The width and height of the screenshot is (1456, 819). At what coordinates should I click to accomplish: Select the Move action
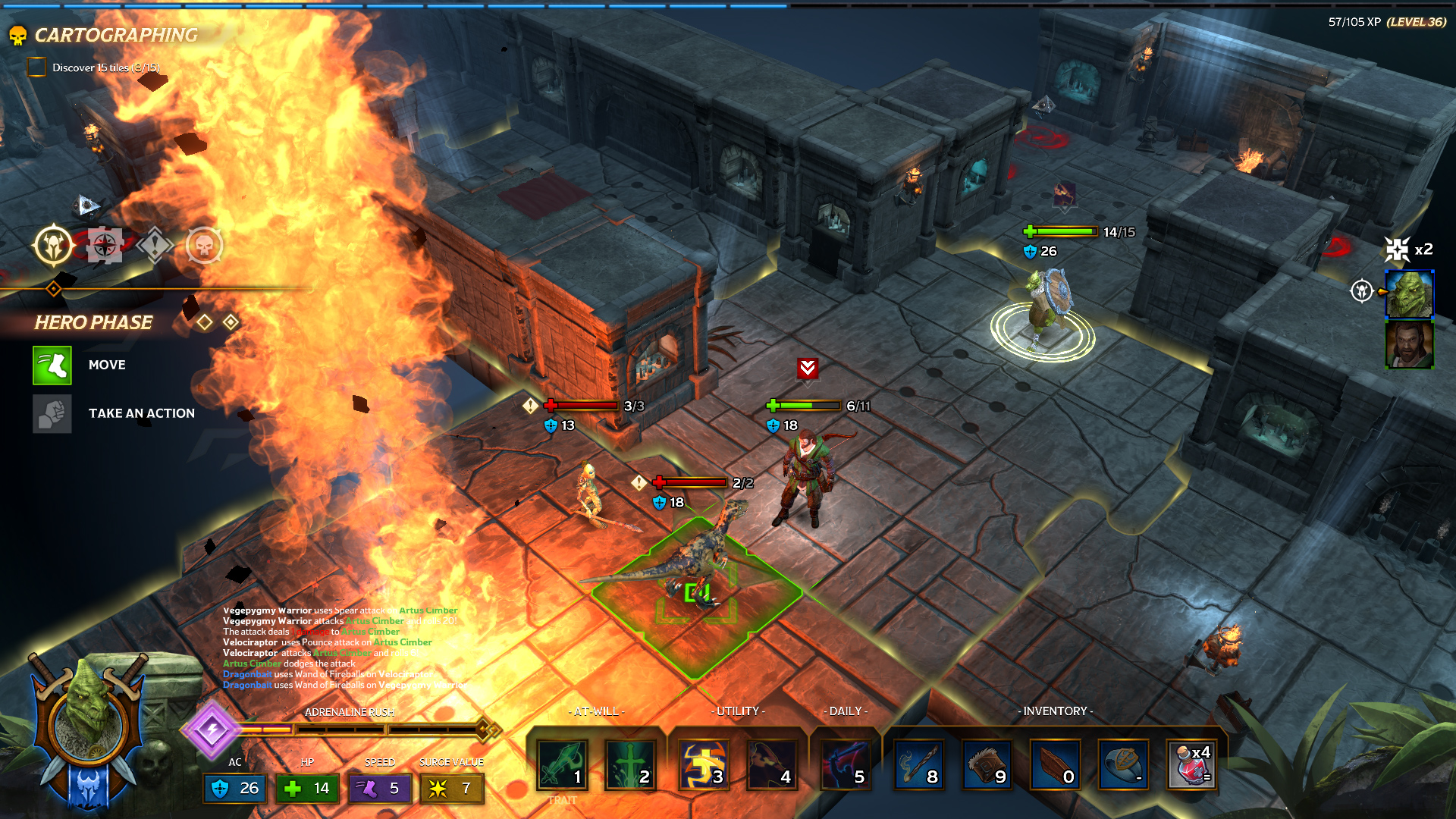[52, 366]
